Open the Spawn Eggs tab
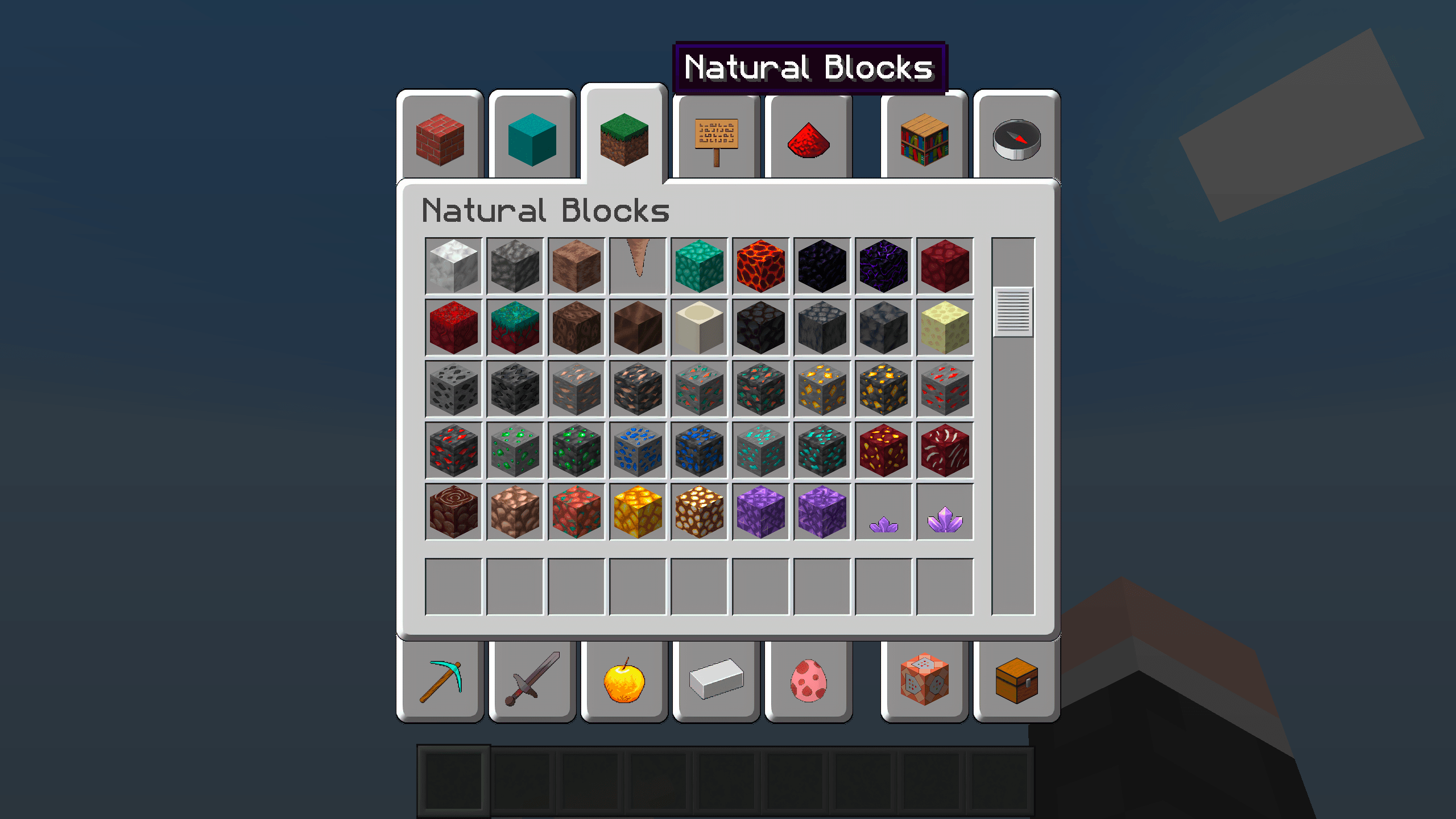 point(808,682)
